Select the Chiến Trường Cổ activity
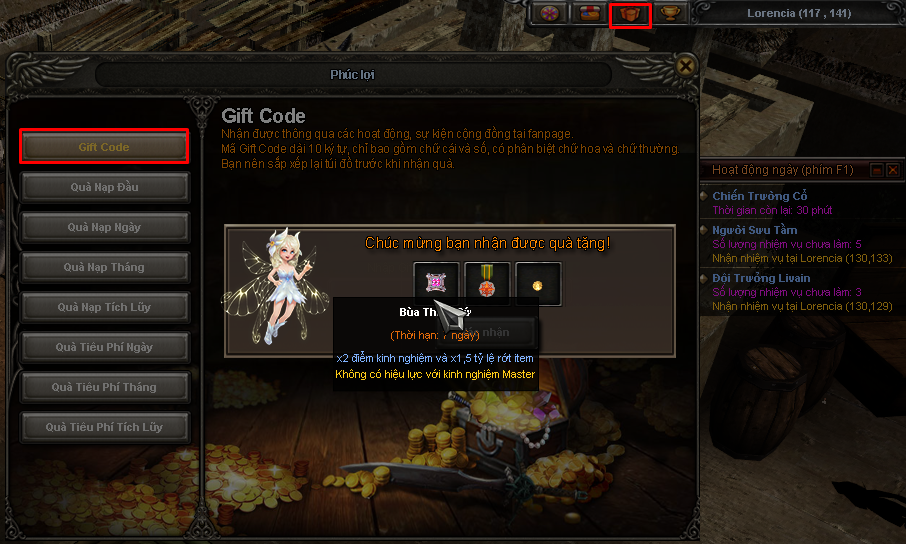This screenshot has height=544, width=906. coord(759,196)
